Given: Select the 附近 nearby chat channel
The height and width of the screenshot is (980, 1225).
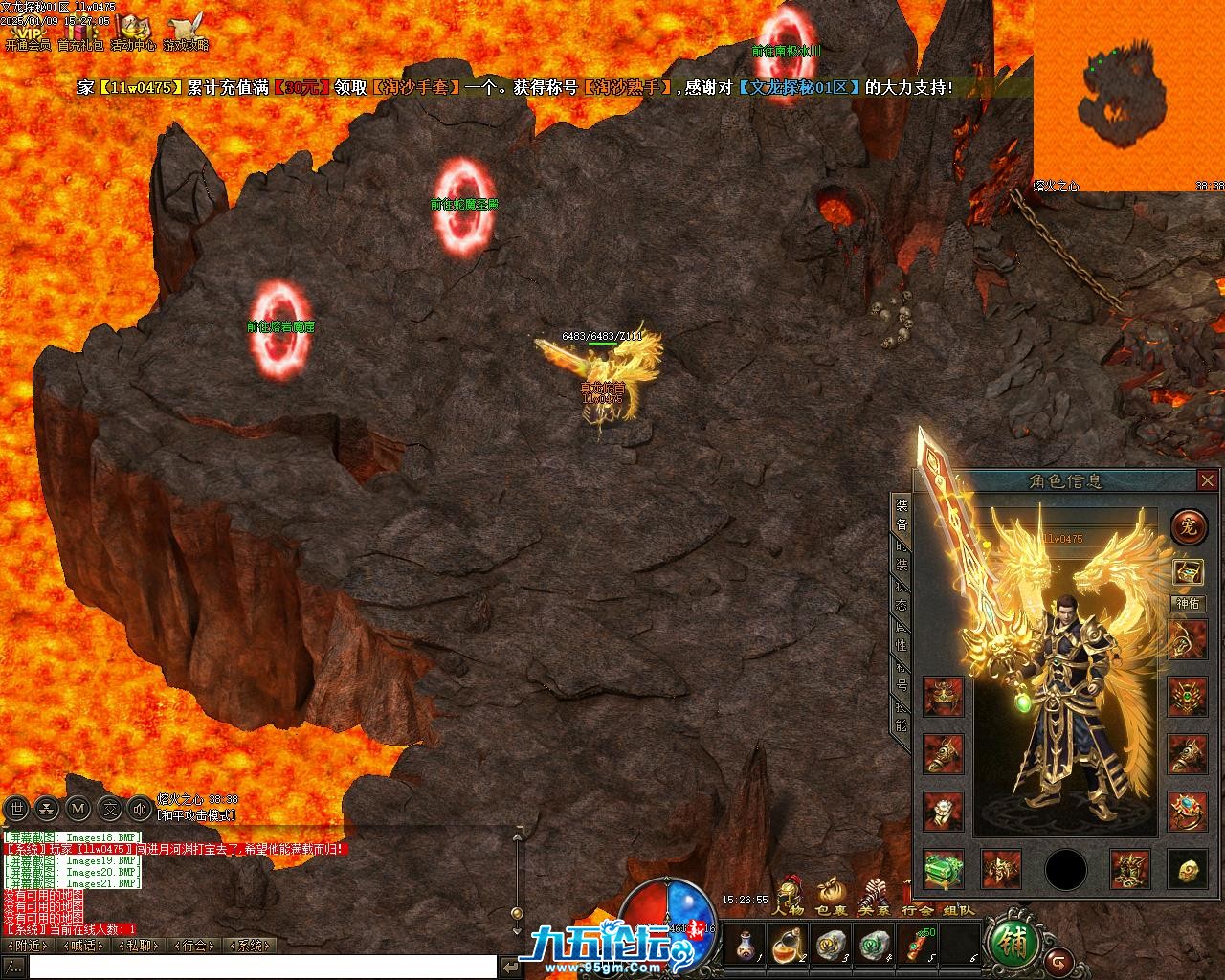Looking at the screenshot, I should point(30,946).
